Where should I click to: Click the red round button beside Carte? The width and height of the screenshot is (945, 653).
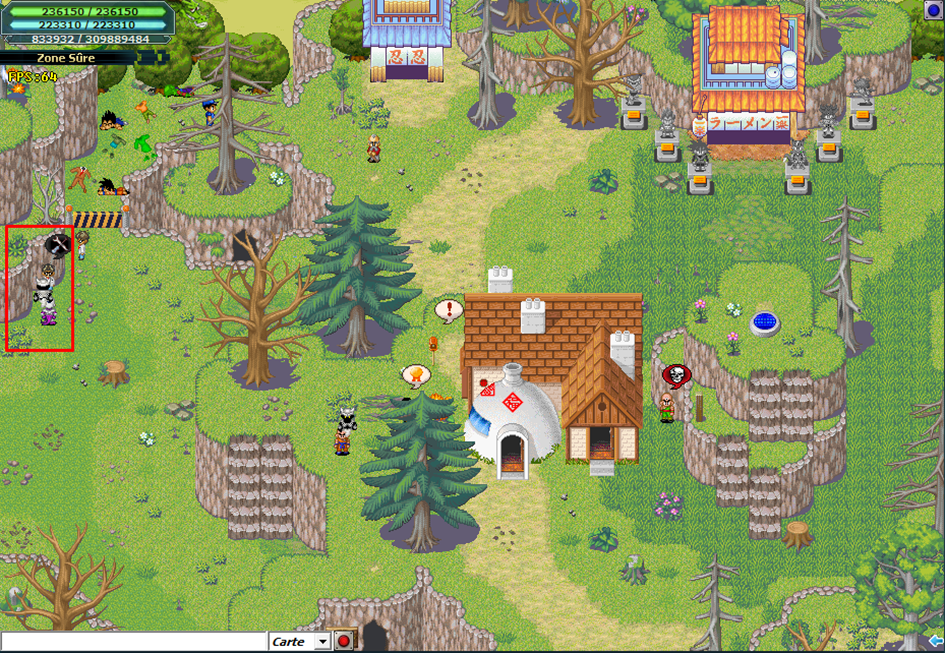[344, 641]
